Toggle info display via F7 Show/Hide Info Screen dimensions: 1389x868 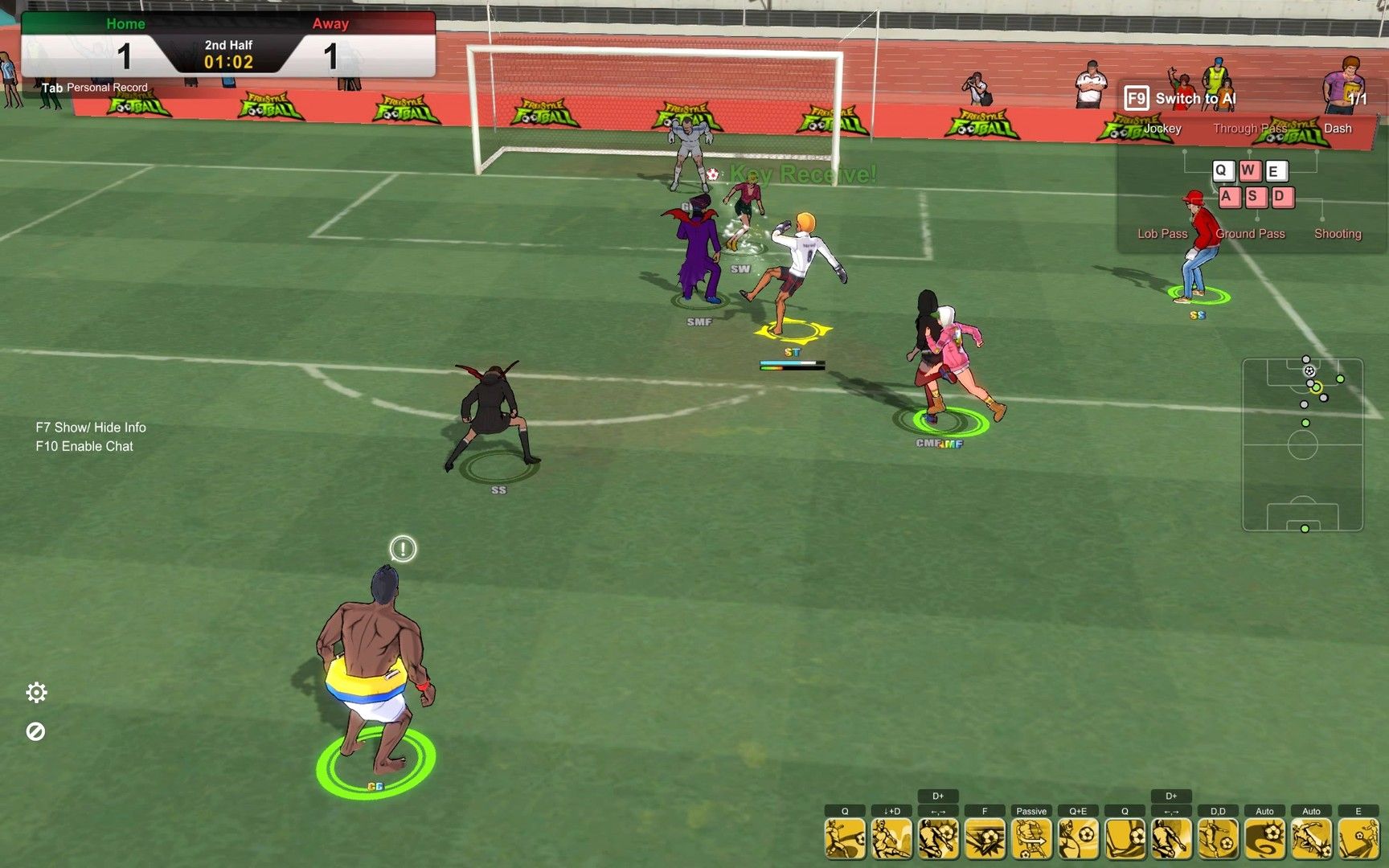[90, 427]
